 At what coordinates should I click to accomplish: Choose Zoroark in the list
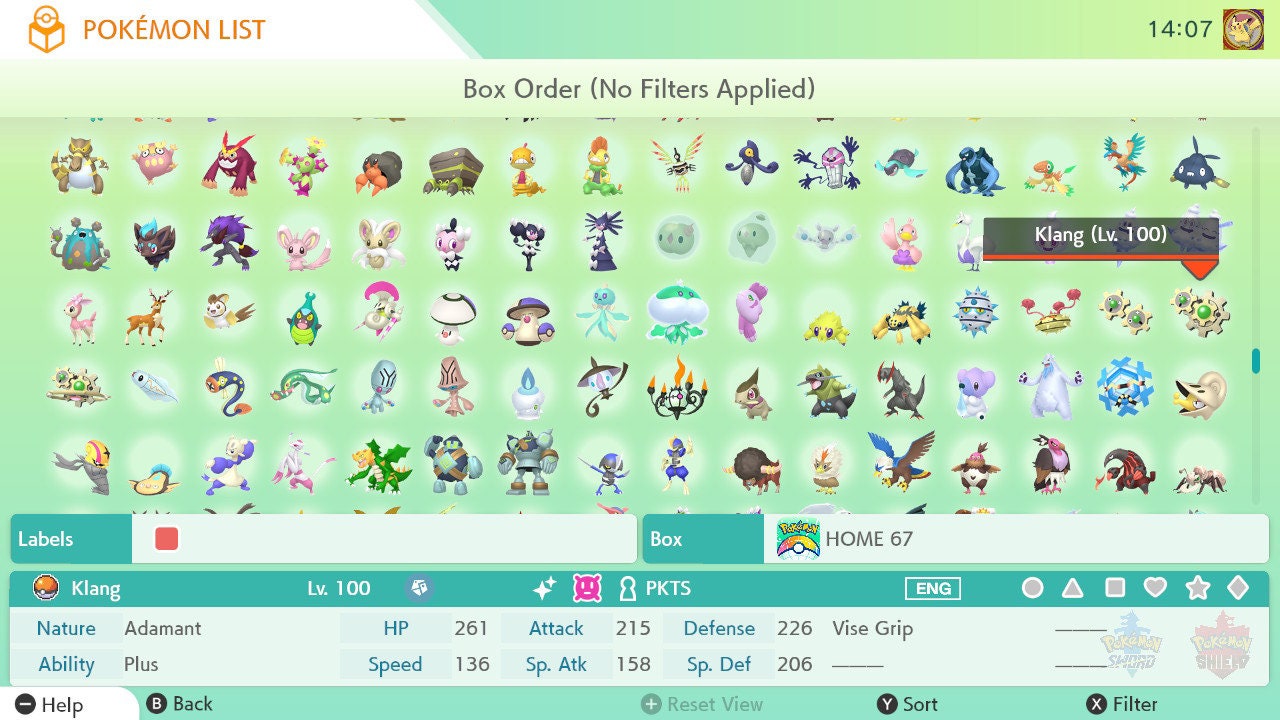pos(229,241)
